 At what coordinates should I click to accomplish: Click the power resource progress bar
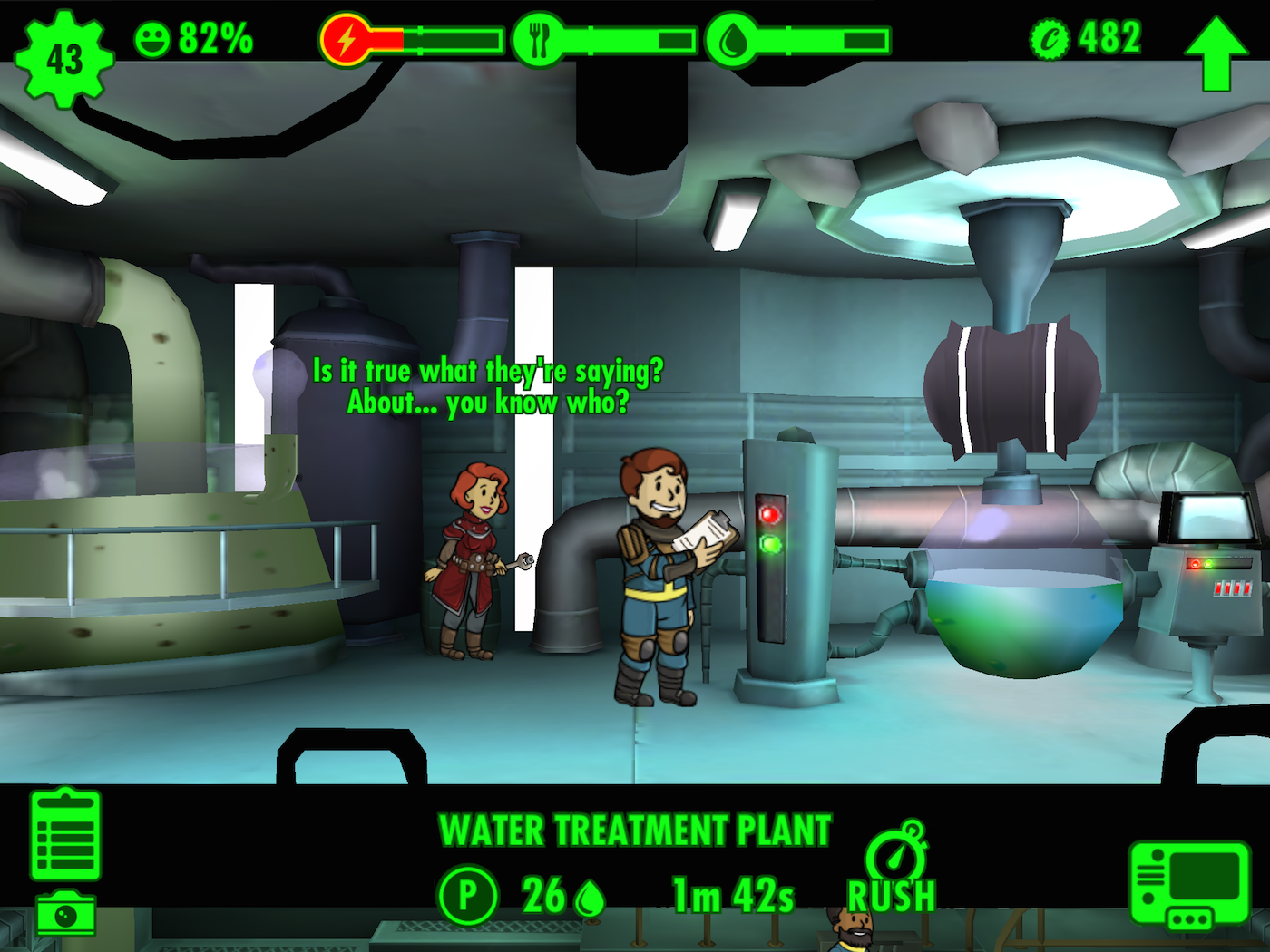pyautogui.click(x=435, y=38)
